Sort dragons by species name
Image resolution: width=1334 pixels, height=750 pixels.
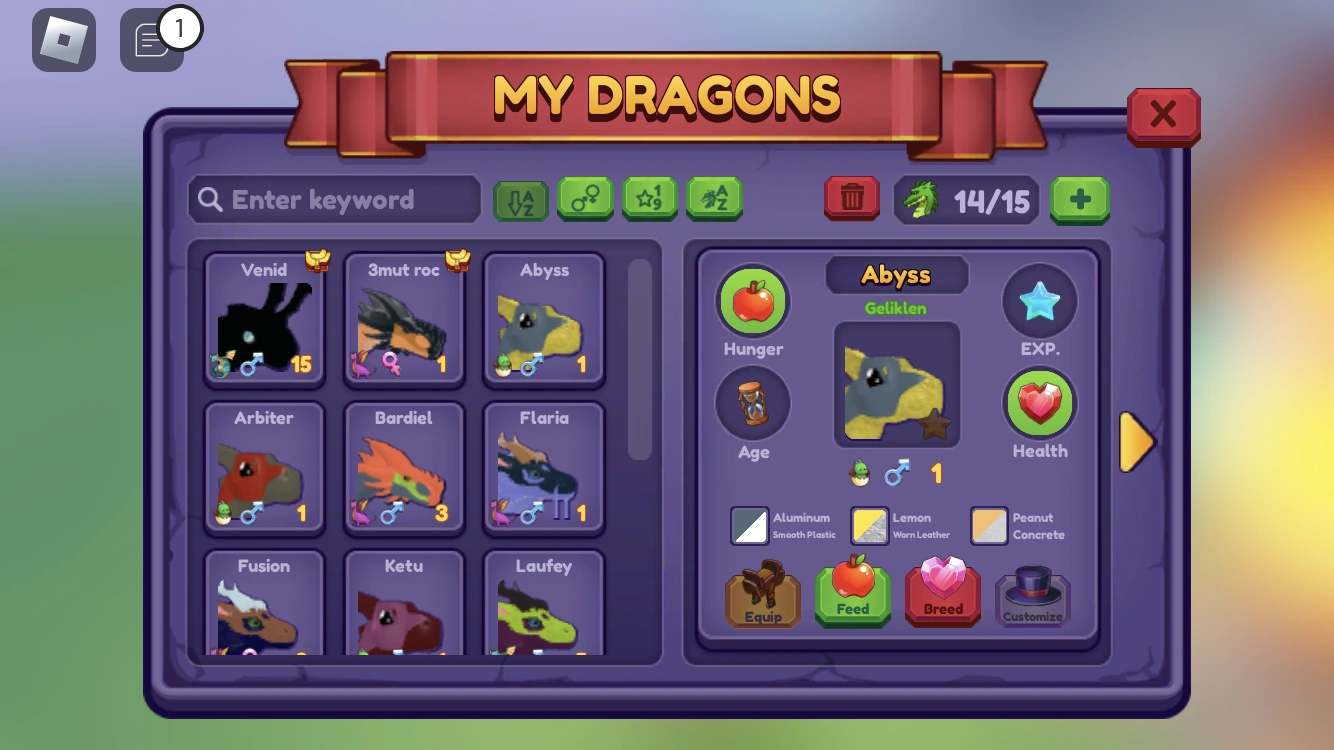(x=715, y=198)
